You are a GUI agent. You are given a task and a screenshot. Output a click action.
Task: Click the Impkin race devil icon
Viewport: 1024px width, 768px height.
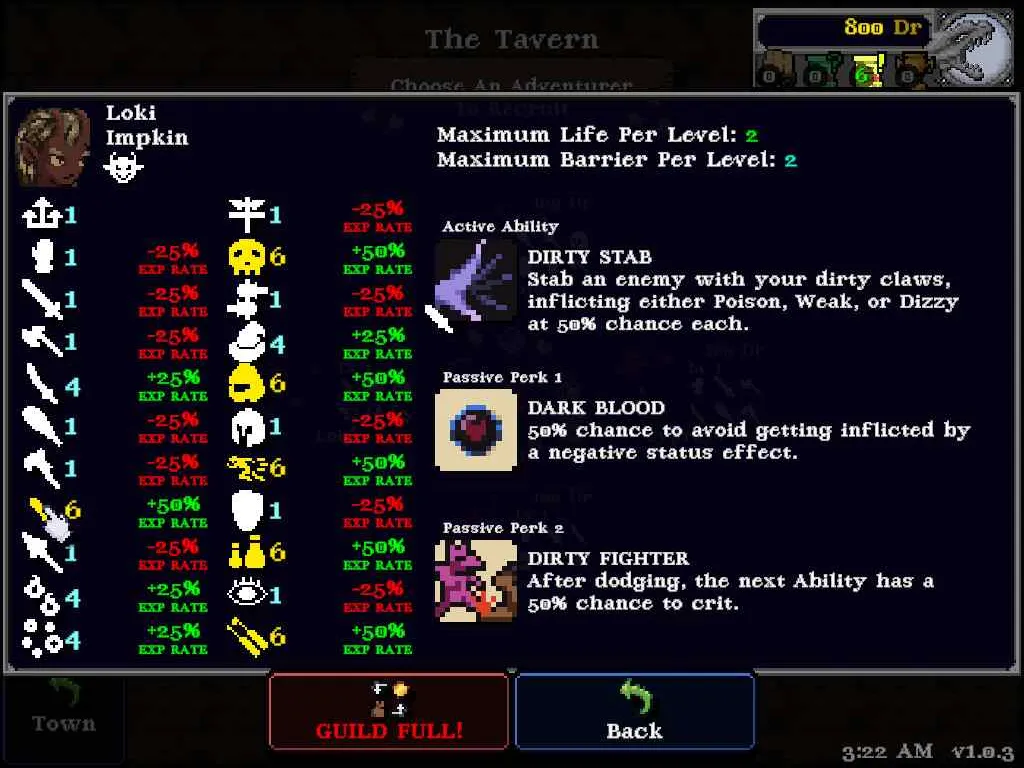(x=123, y=168)
